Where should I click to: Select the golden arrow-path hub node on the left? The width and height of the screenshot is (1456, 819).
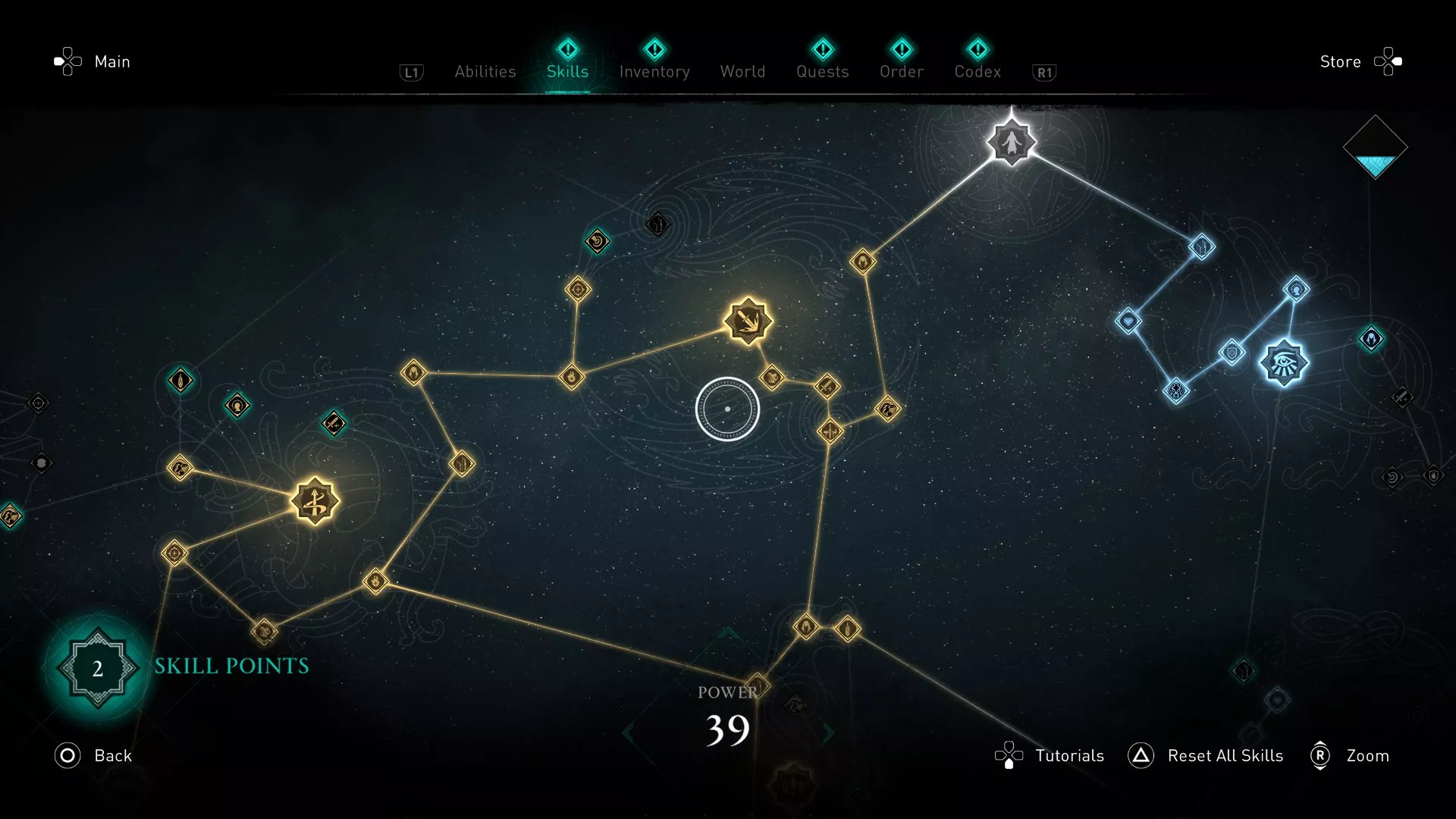tap(315, 501)
